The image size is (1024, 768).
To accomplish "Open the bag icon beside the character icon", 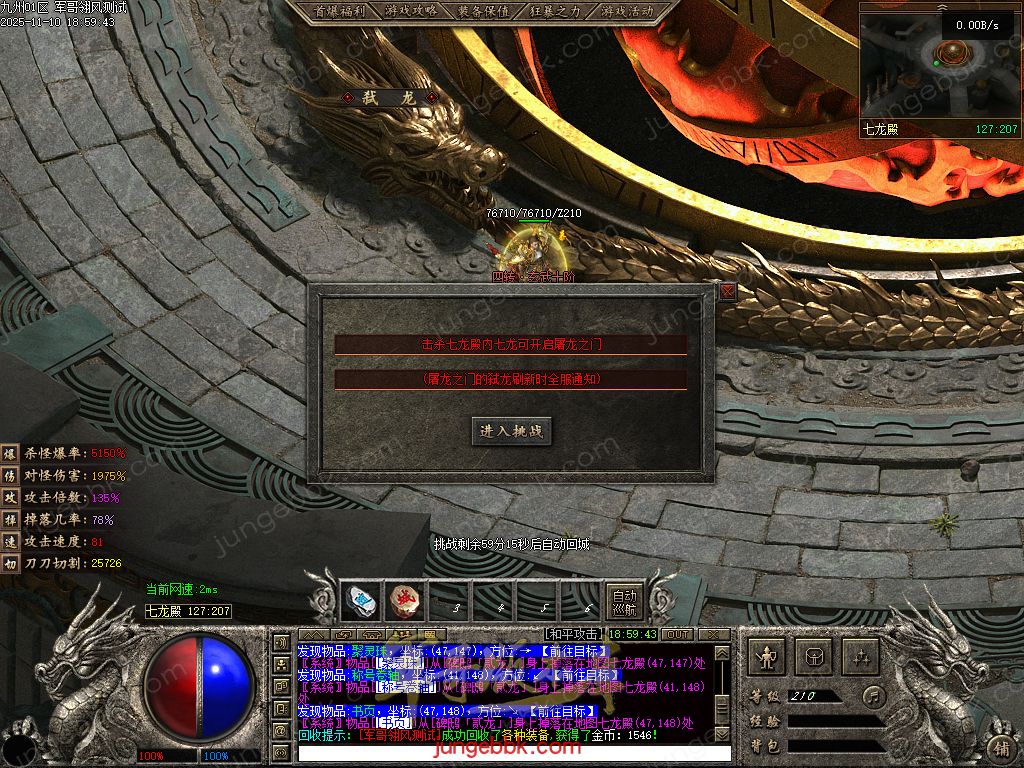I will [814, 656].
